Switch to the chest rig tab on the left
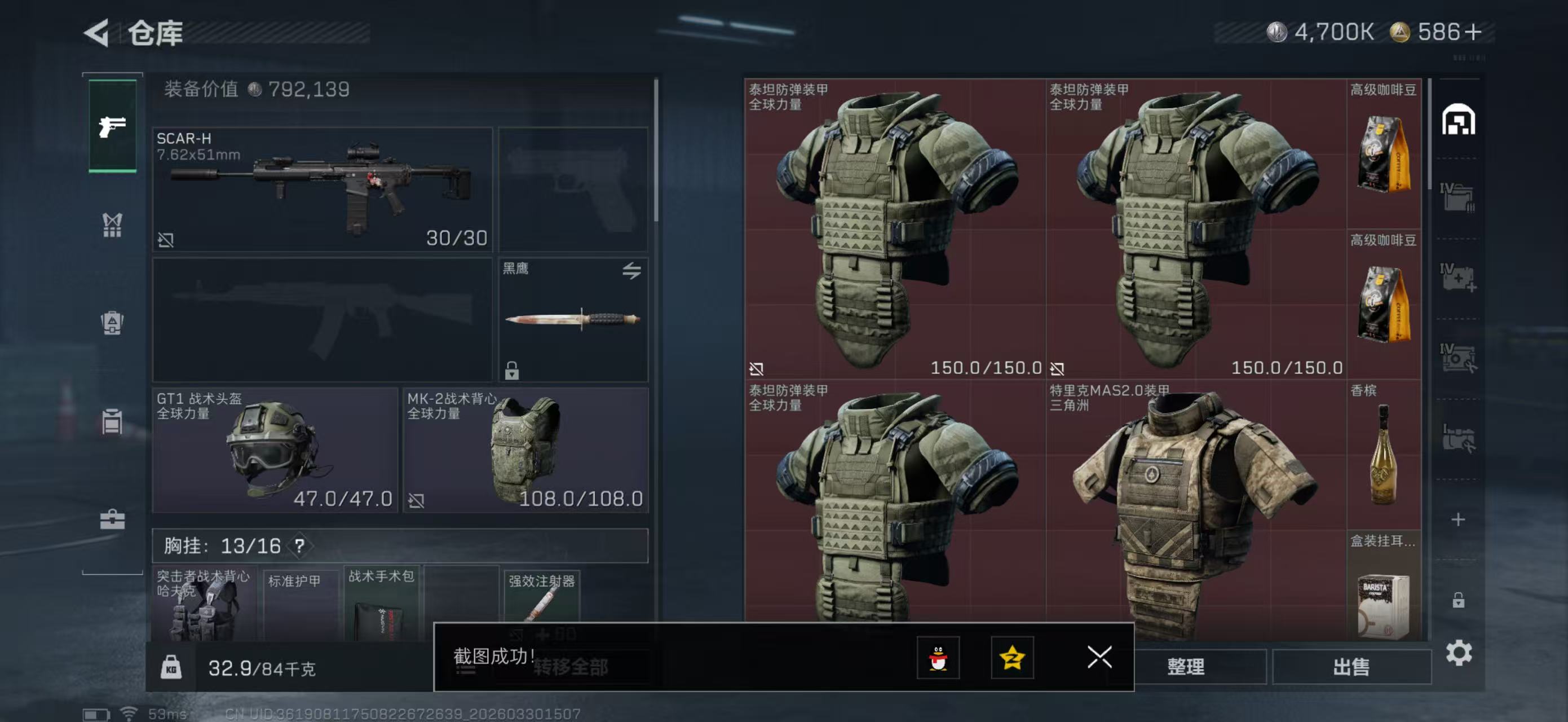 click(113, 225)
